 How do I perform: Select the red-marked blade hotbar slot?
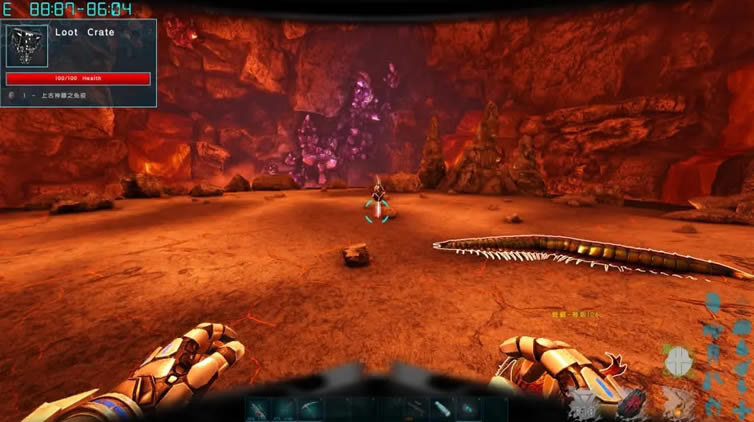coord(260,408)
